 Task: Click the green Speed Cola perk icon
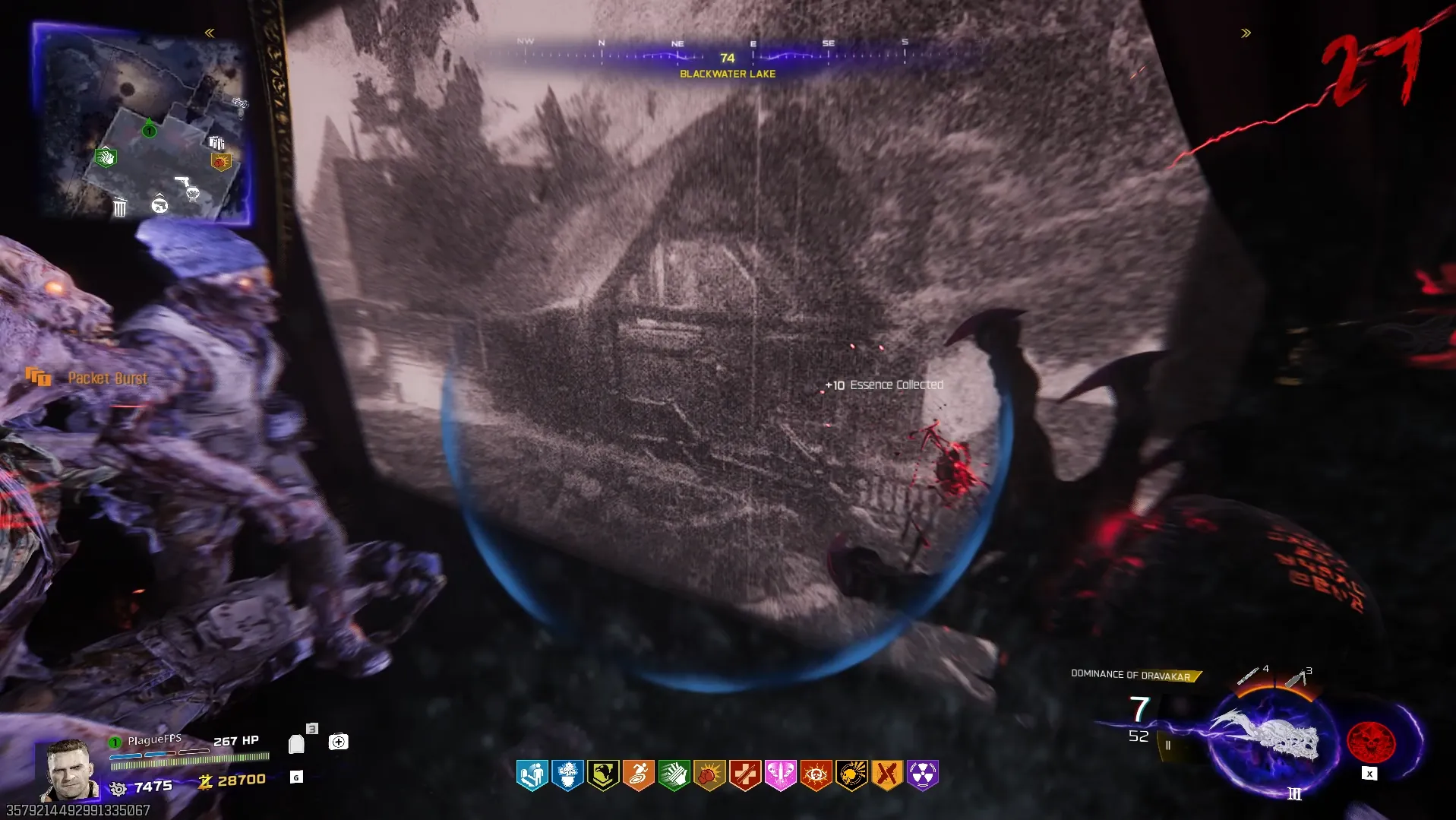(x=674, y=775)
